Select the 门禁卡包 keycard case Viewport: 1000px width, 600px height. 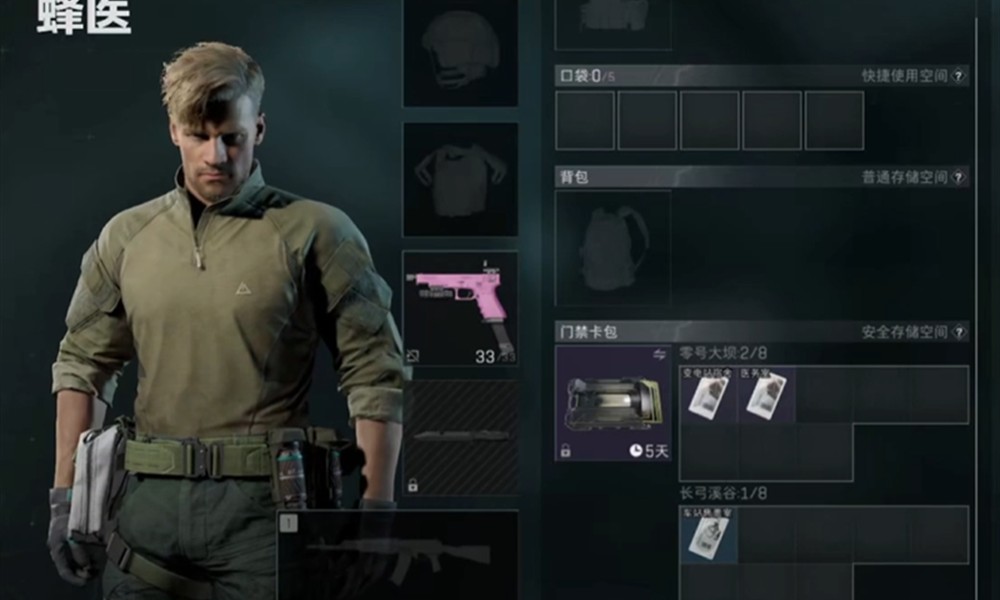(612, 403)
